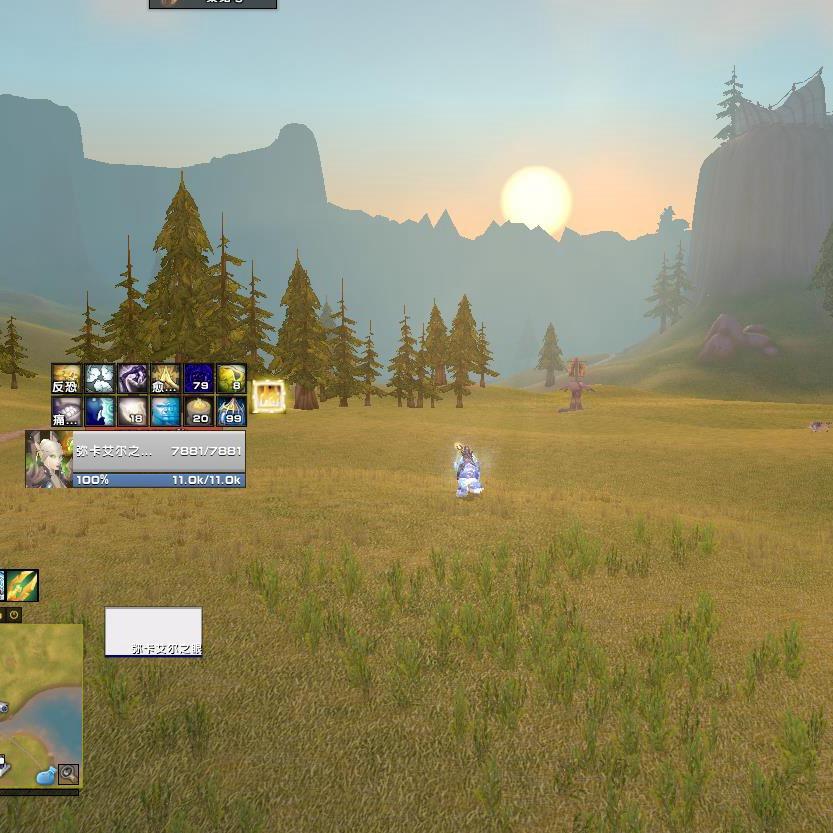Select the icon numbered 20
This screenshot has height=833, width=833.
point(198,411)
